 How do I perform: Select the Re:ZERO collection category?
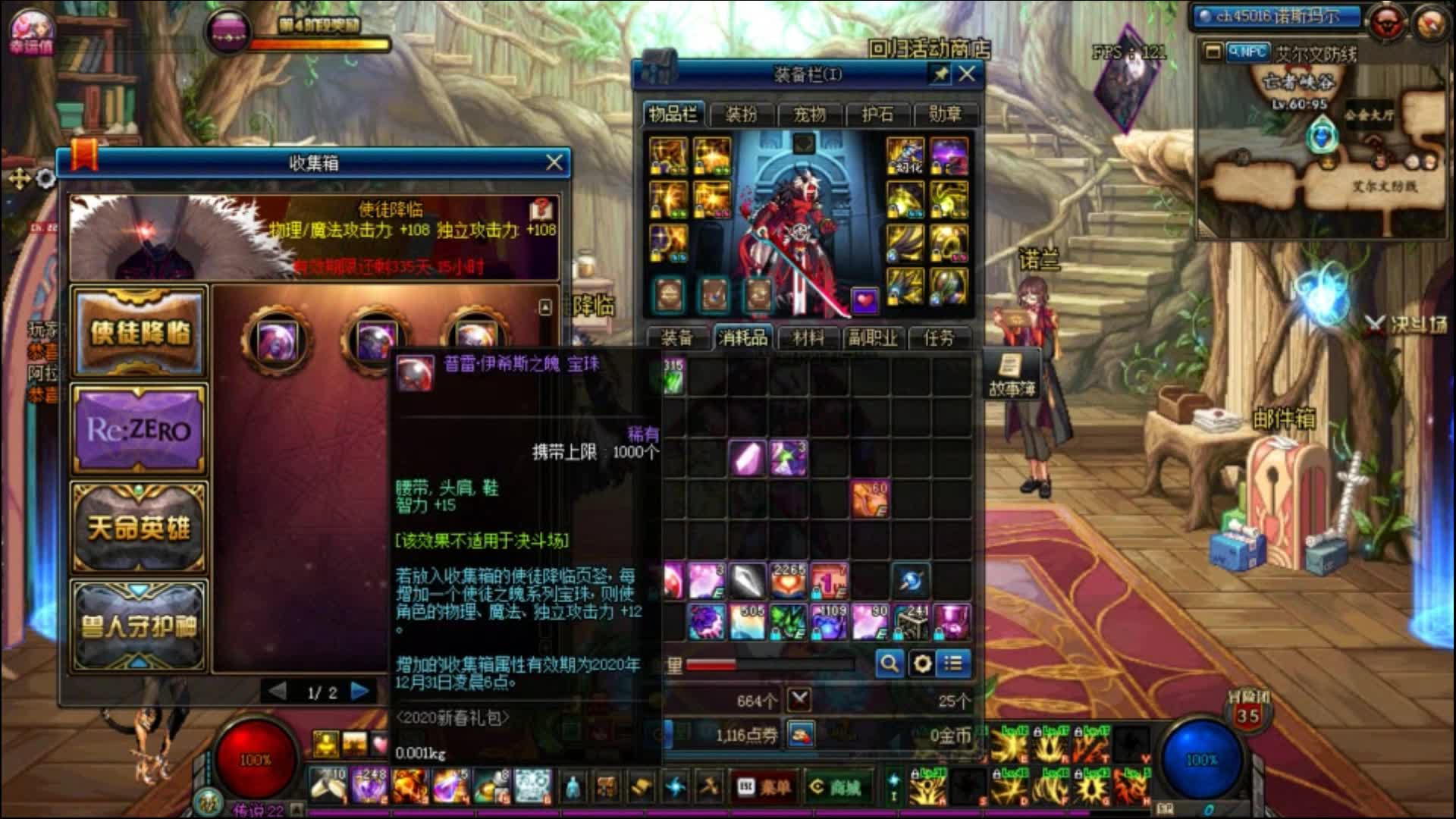point(139,428)
